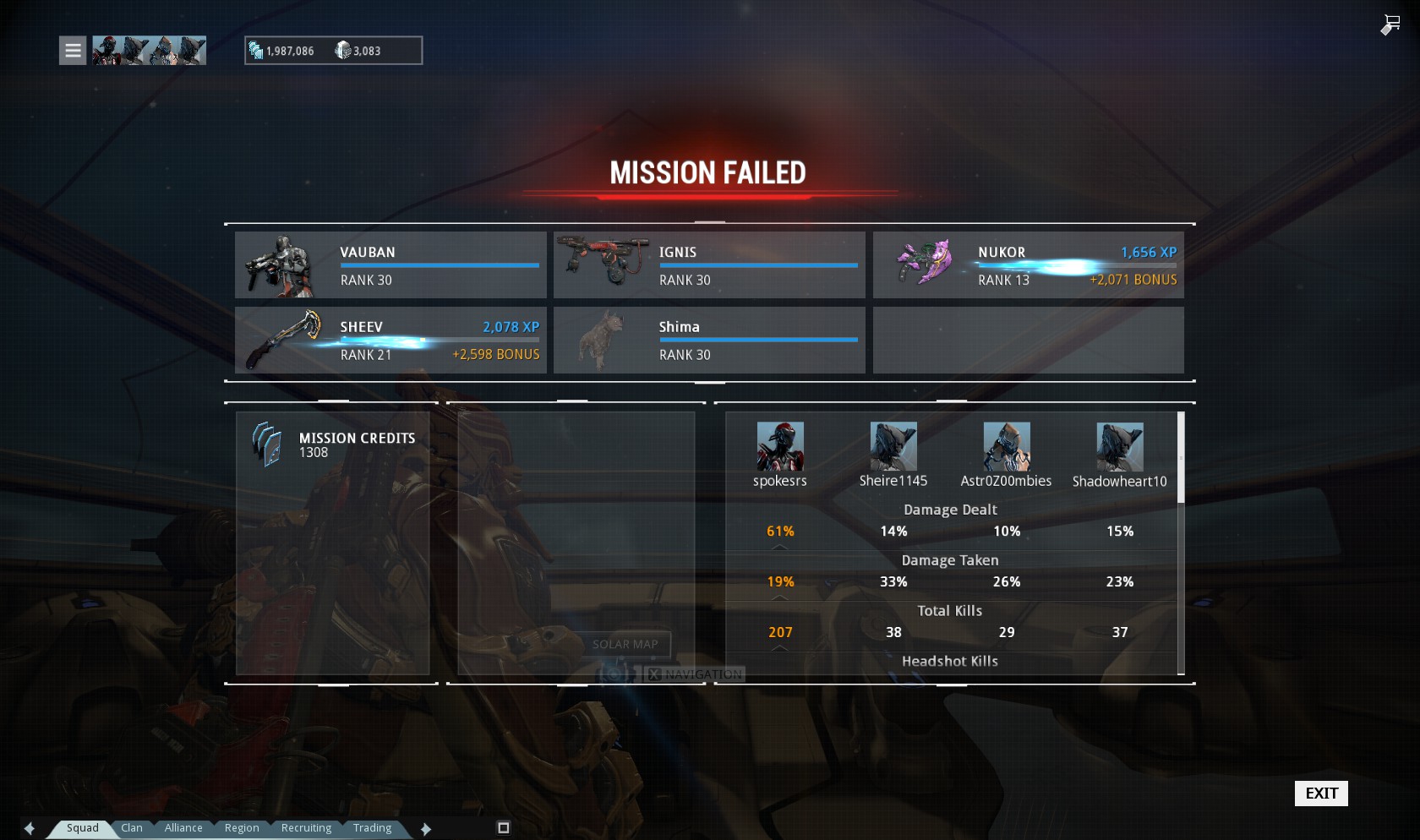Select the Alliance chat tab
This screenshot has height=840, width=1420.
click(x=183, y=828)
